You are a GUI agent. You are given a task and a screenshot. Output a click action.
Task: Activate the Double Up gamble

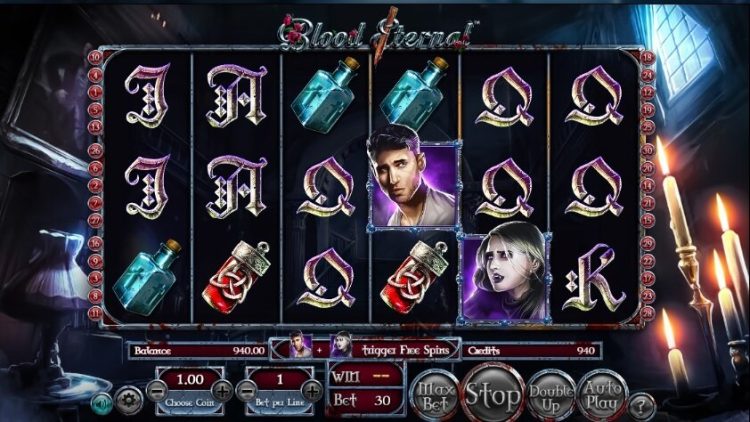click(550, 393)
